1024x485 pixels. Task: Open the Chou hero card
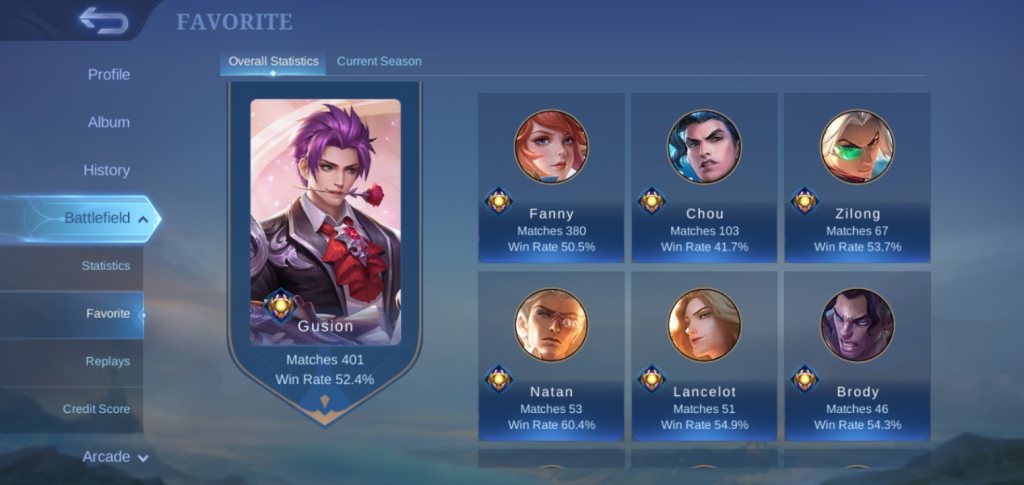(704, 178)
